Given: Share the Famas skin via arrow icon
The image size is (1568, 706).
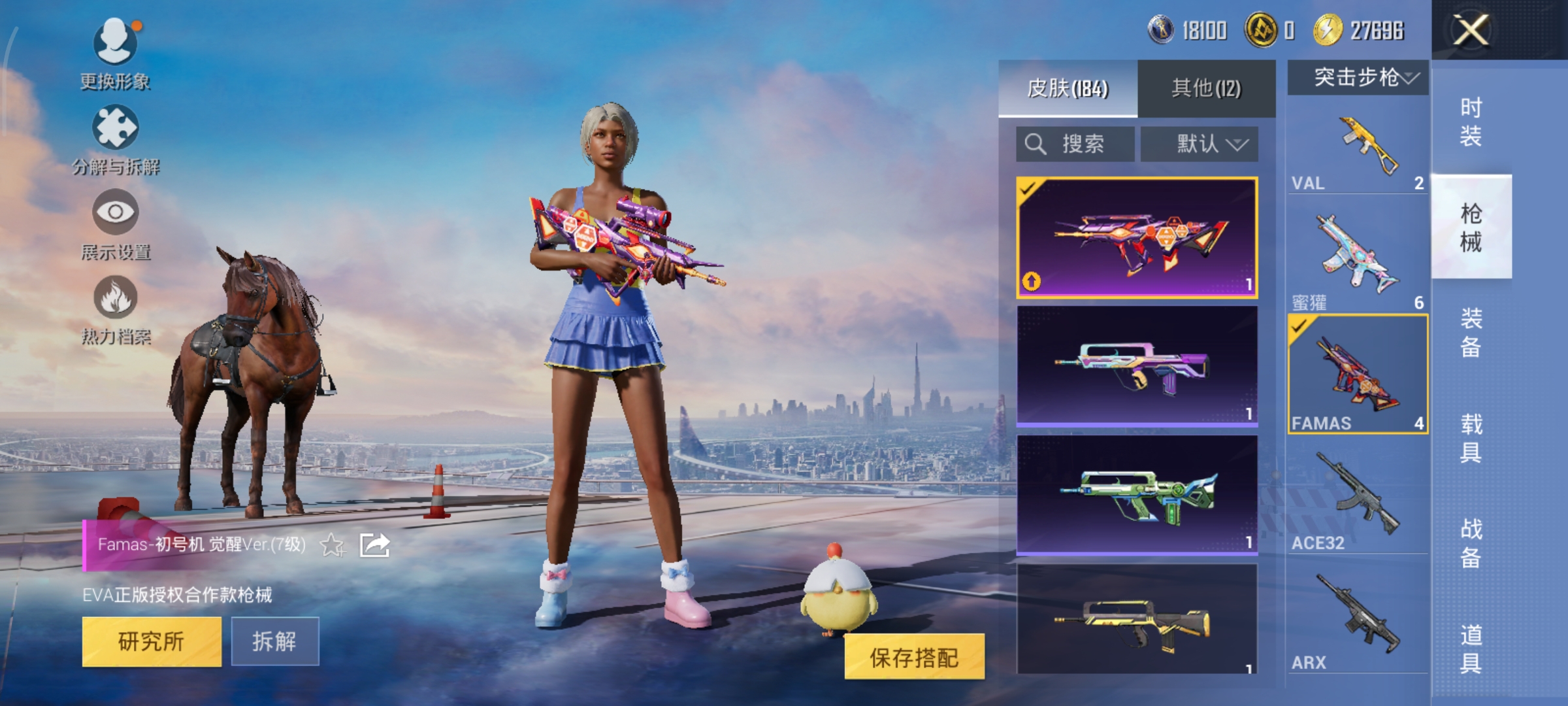Looking at the screenshot, I should pos(374,545).
